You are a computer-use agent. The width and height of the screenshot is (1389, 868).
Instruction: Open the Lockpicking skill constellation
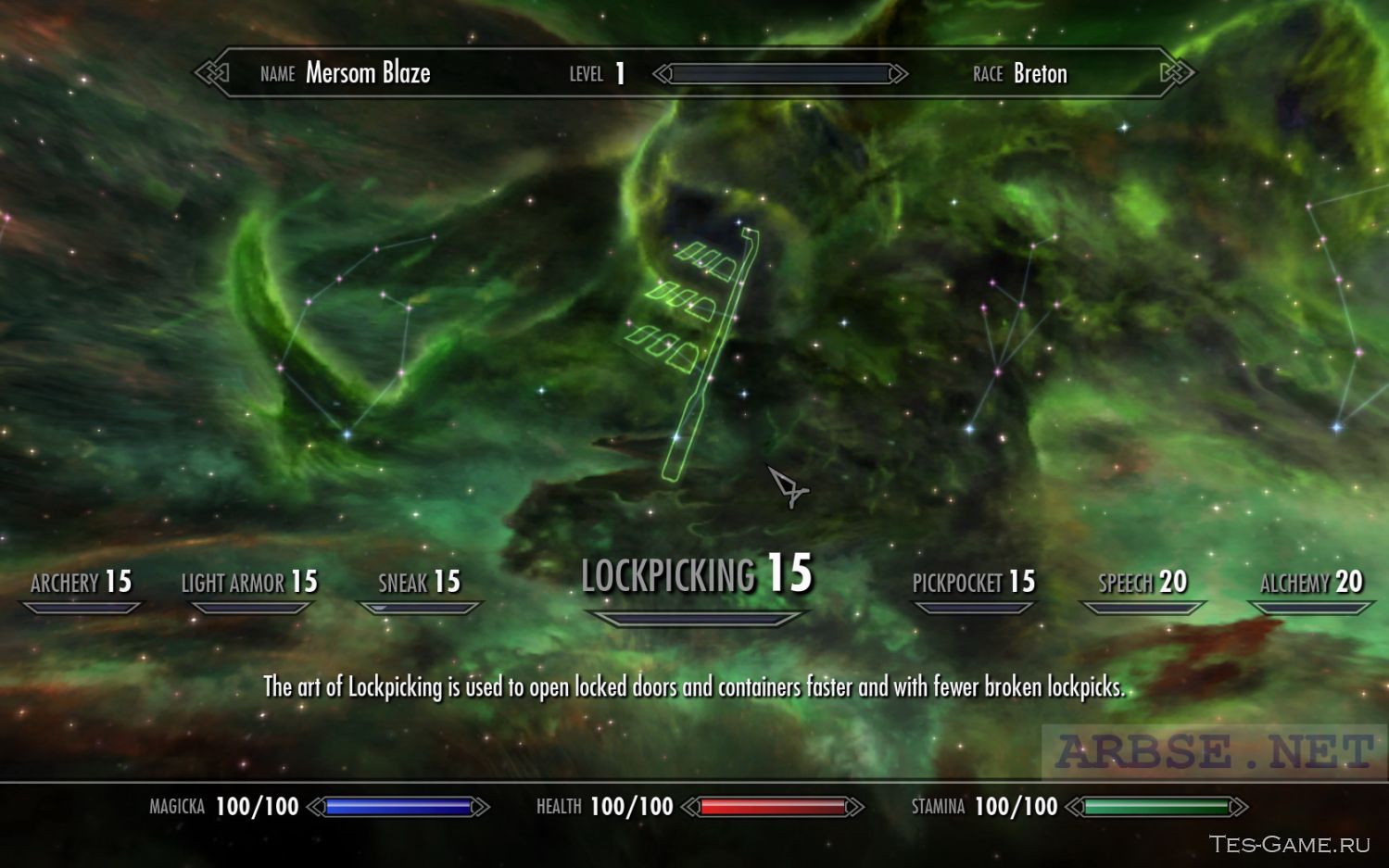tap(696, 575)
